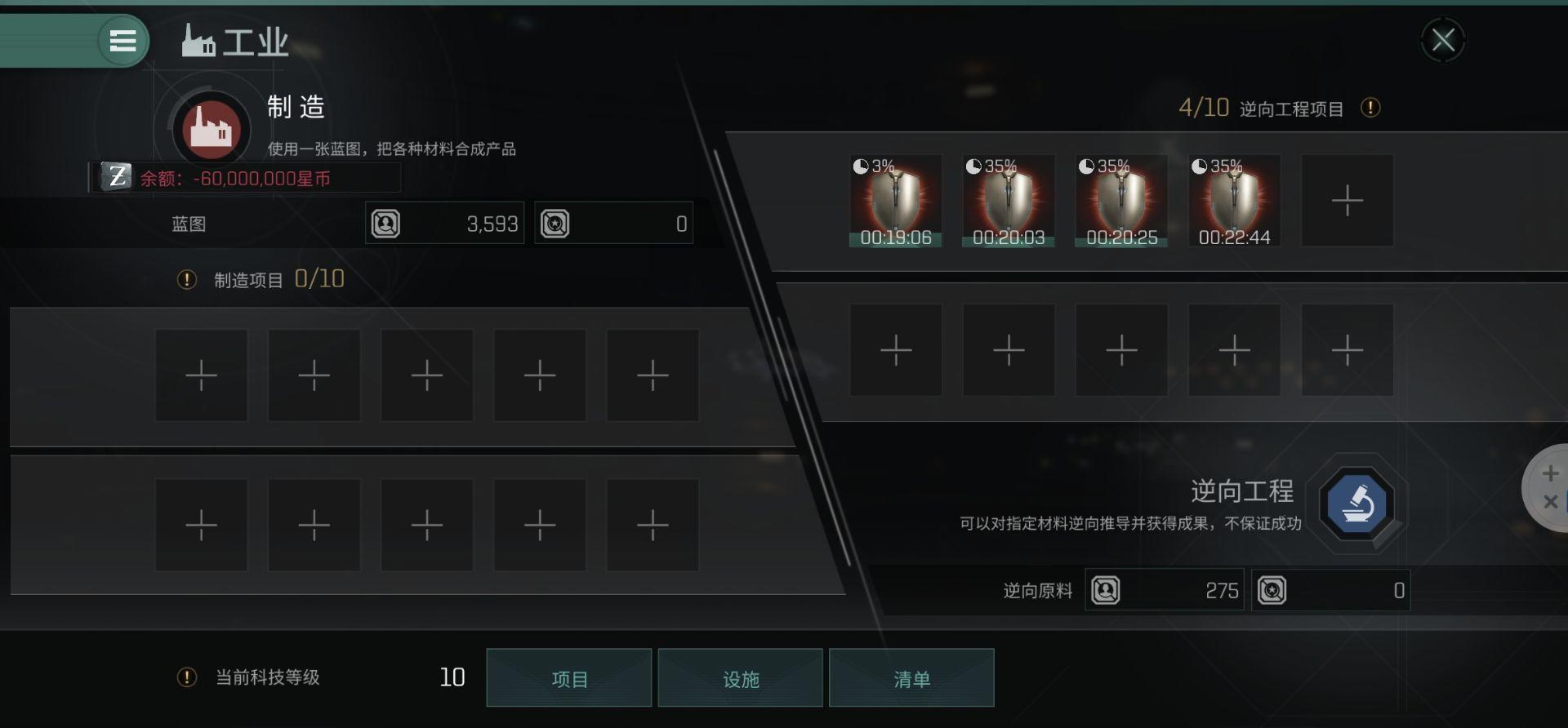The width and height of the screenshot is (1568, 728).
Task: Switch to the 设施 tab
Action: [741, 677]
